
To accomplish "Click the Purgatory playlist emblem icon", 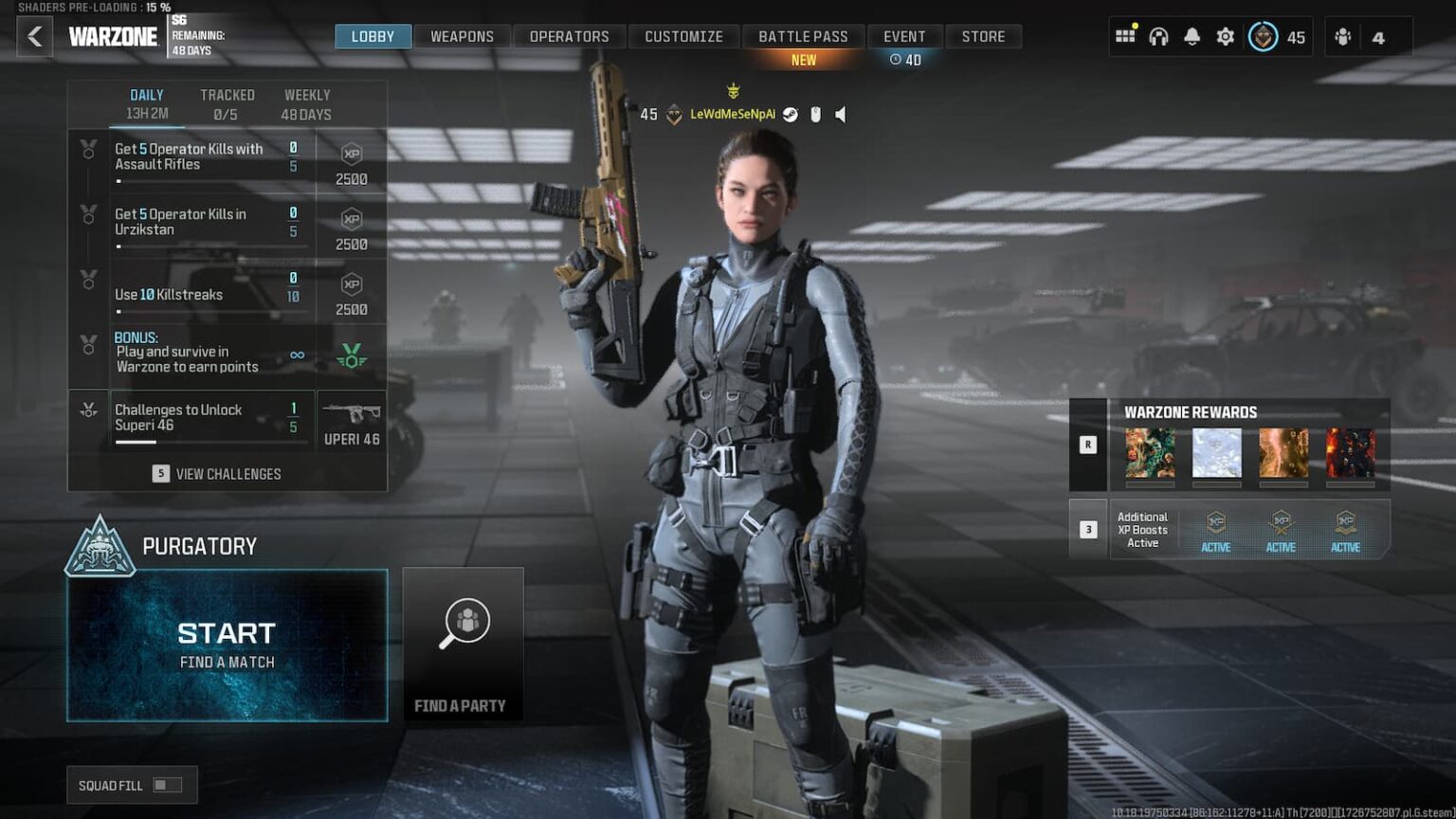I will (x=101, y=548).
